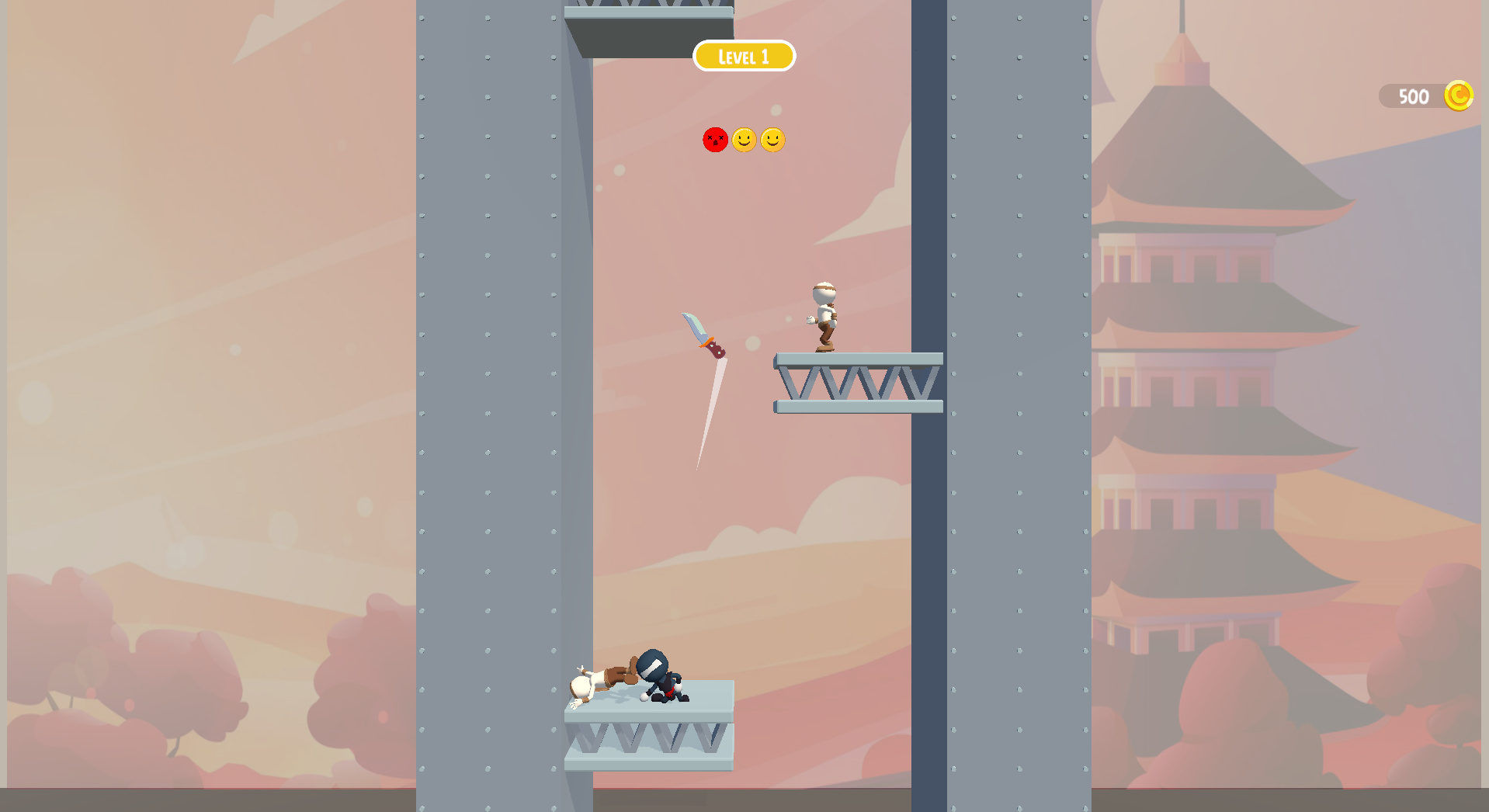Click the middle smiling emoji face

point(744,141)
